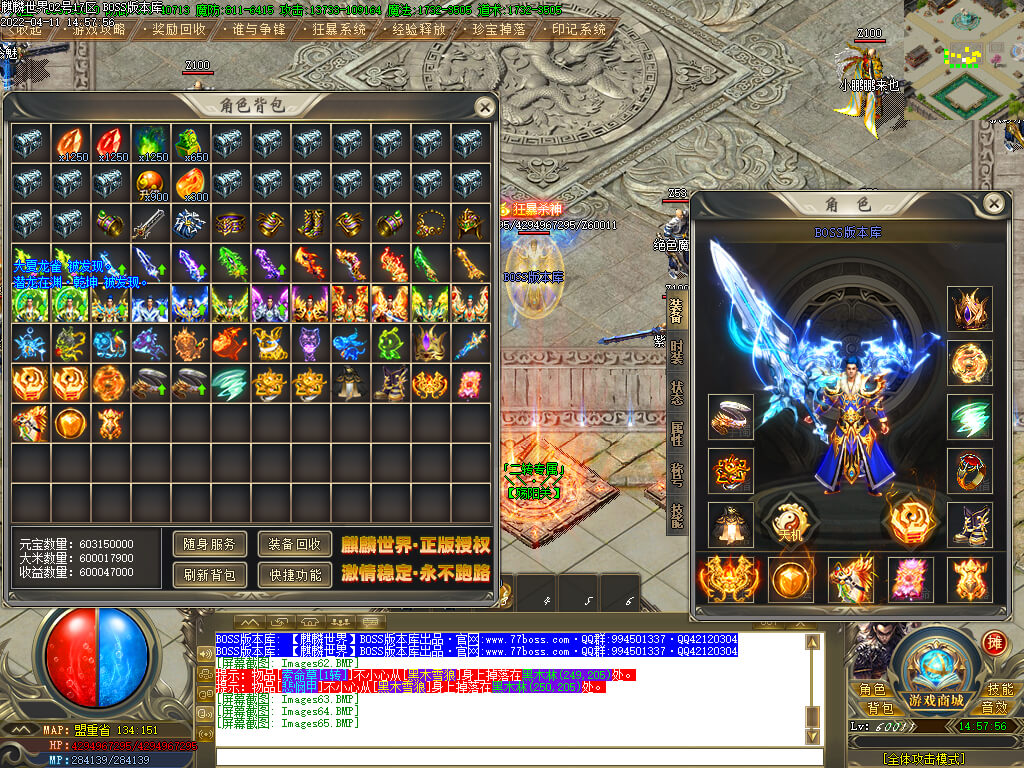Refresh the bag with 刷新背包
1024x768 pixels.
[210, 575]
